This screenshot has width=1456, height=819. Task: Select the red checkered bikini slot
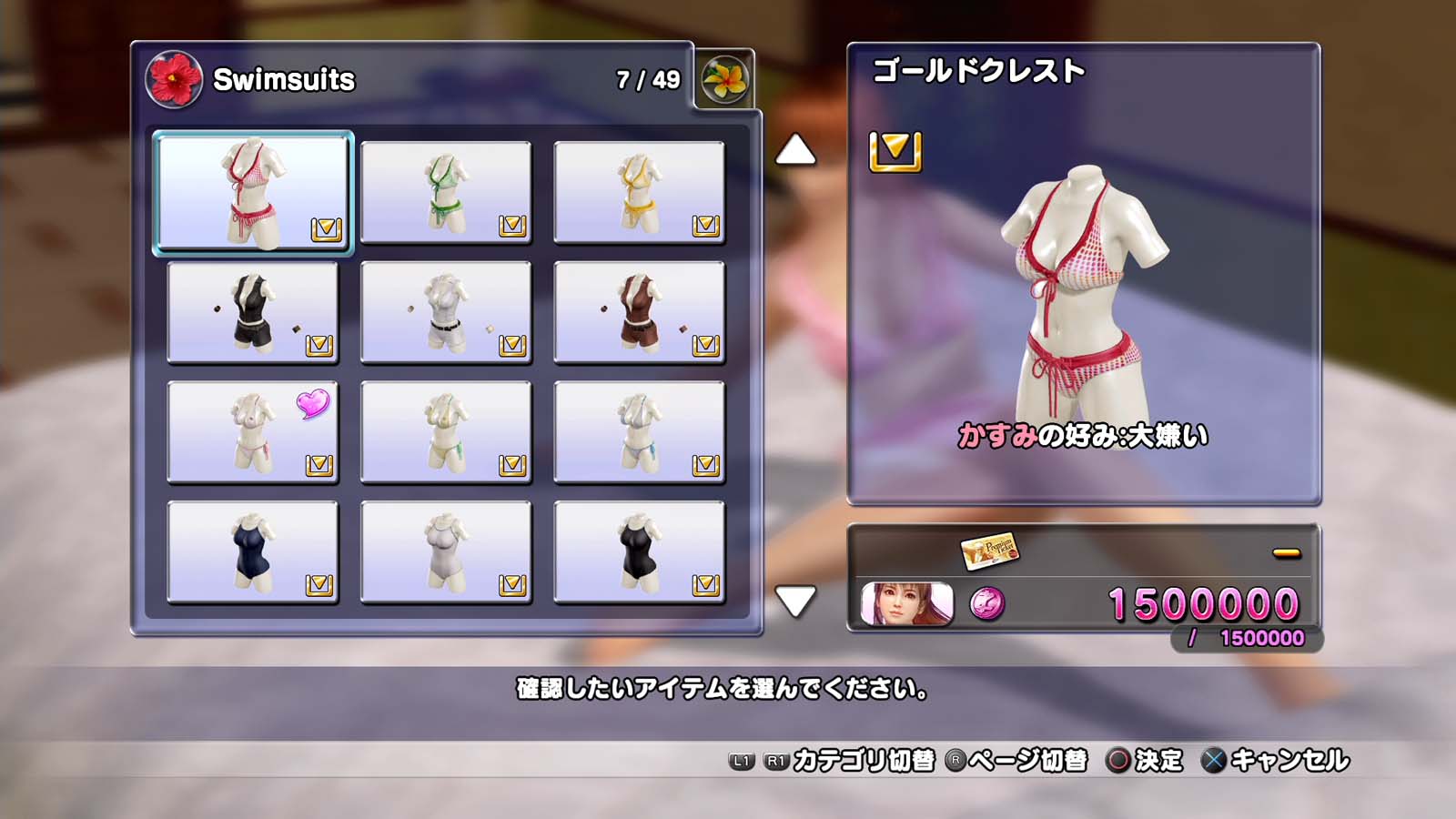(253, 192)
